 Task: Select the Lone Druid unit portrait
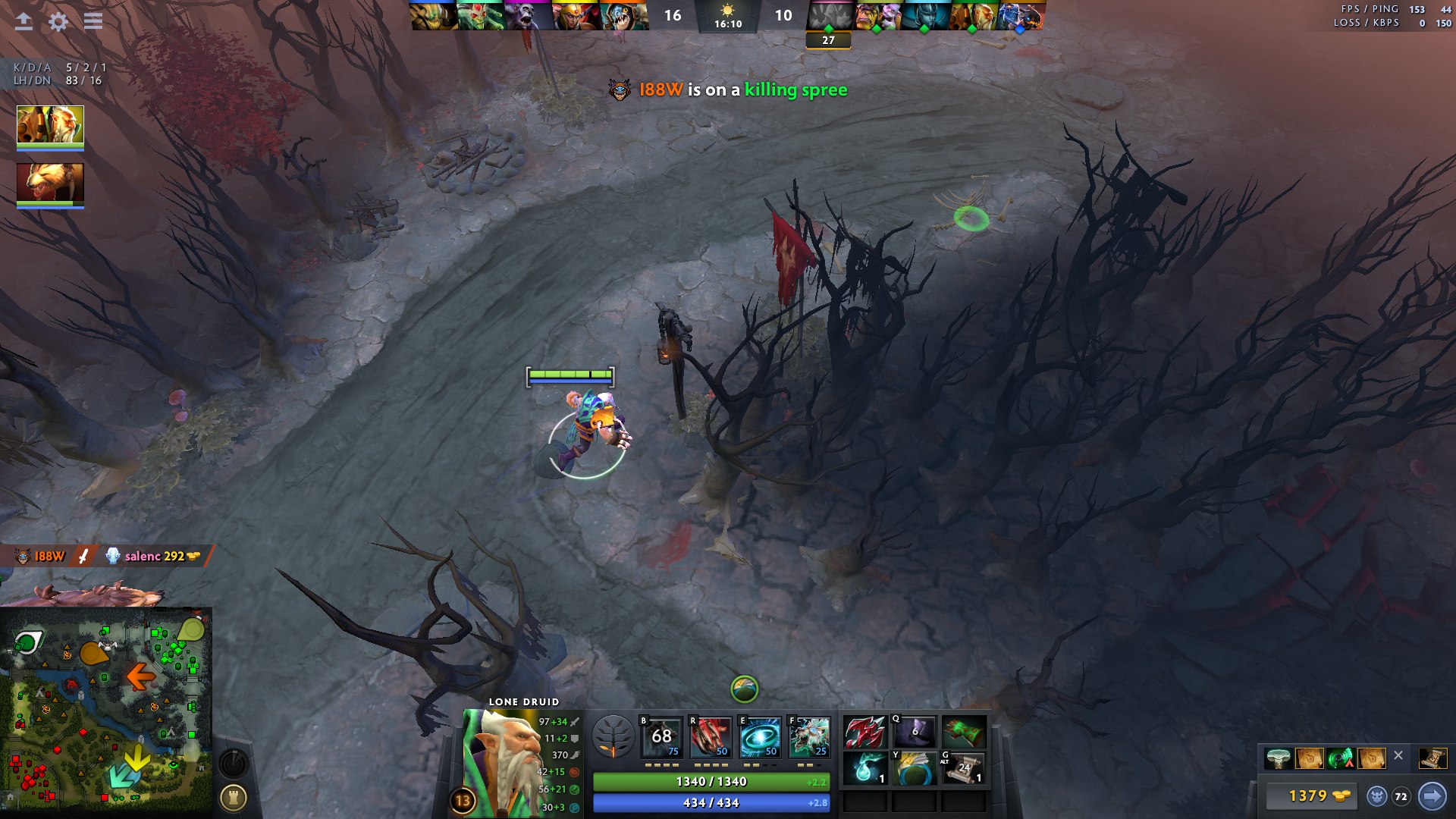(50, 125)
